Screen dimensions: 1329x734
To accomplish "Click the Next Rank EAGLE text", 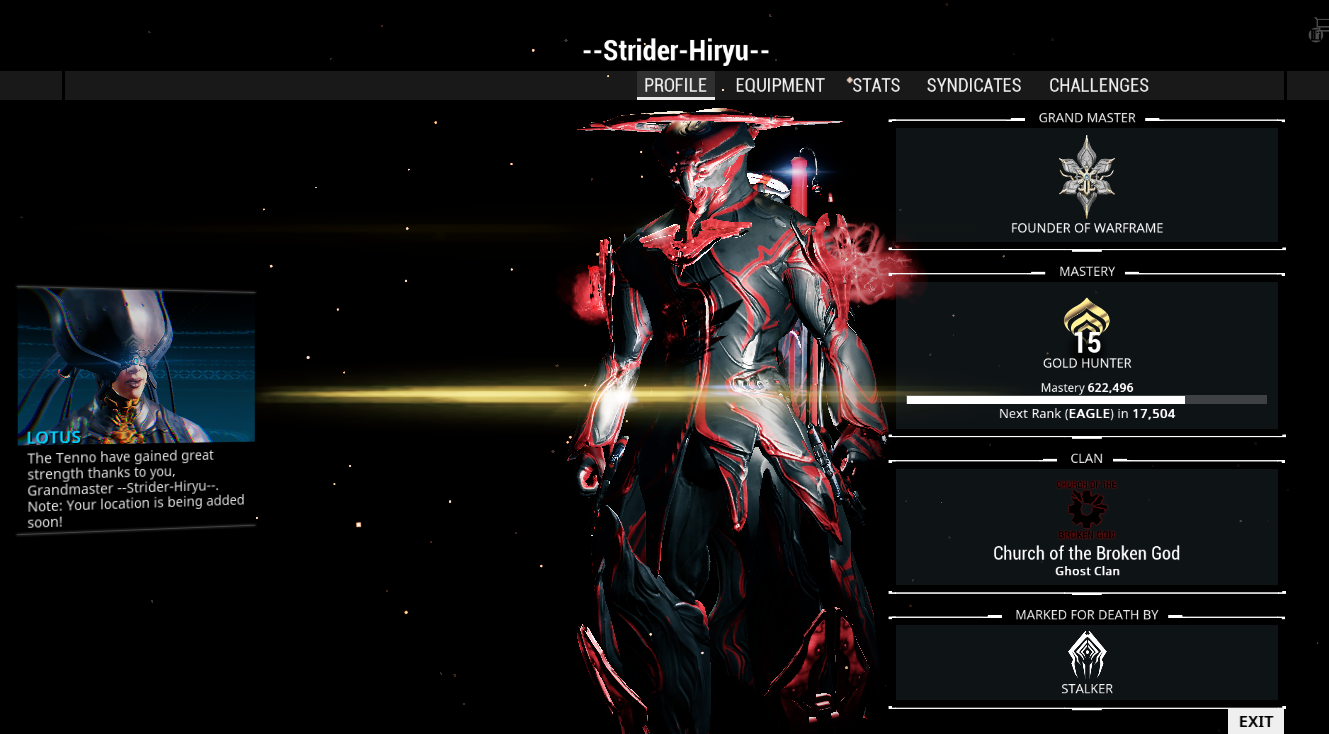I will click(x=1086, y=413).
